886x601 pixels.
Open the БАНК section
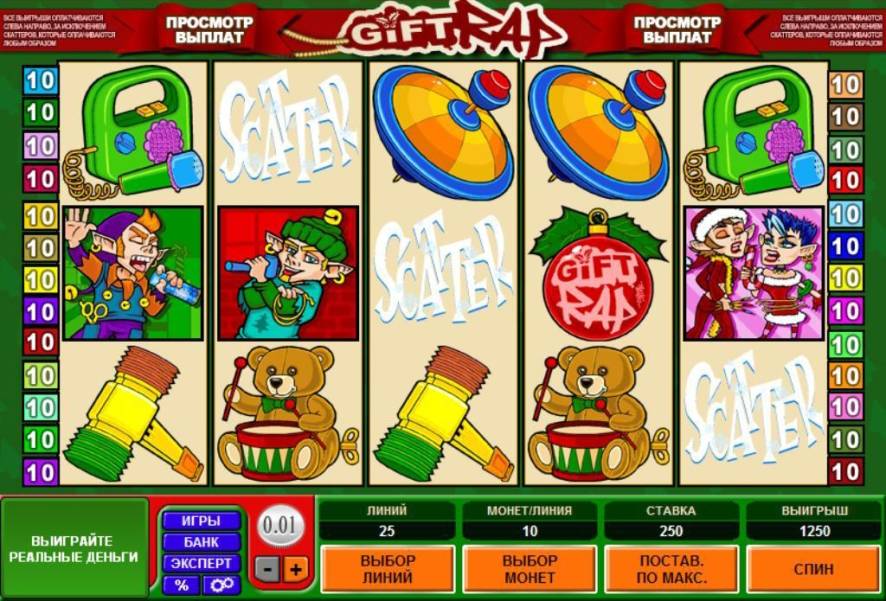click(x=201, y=542)
